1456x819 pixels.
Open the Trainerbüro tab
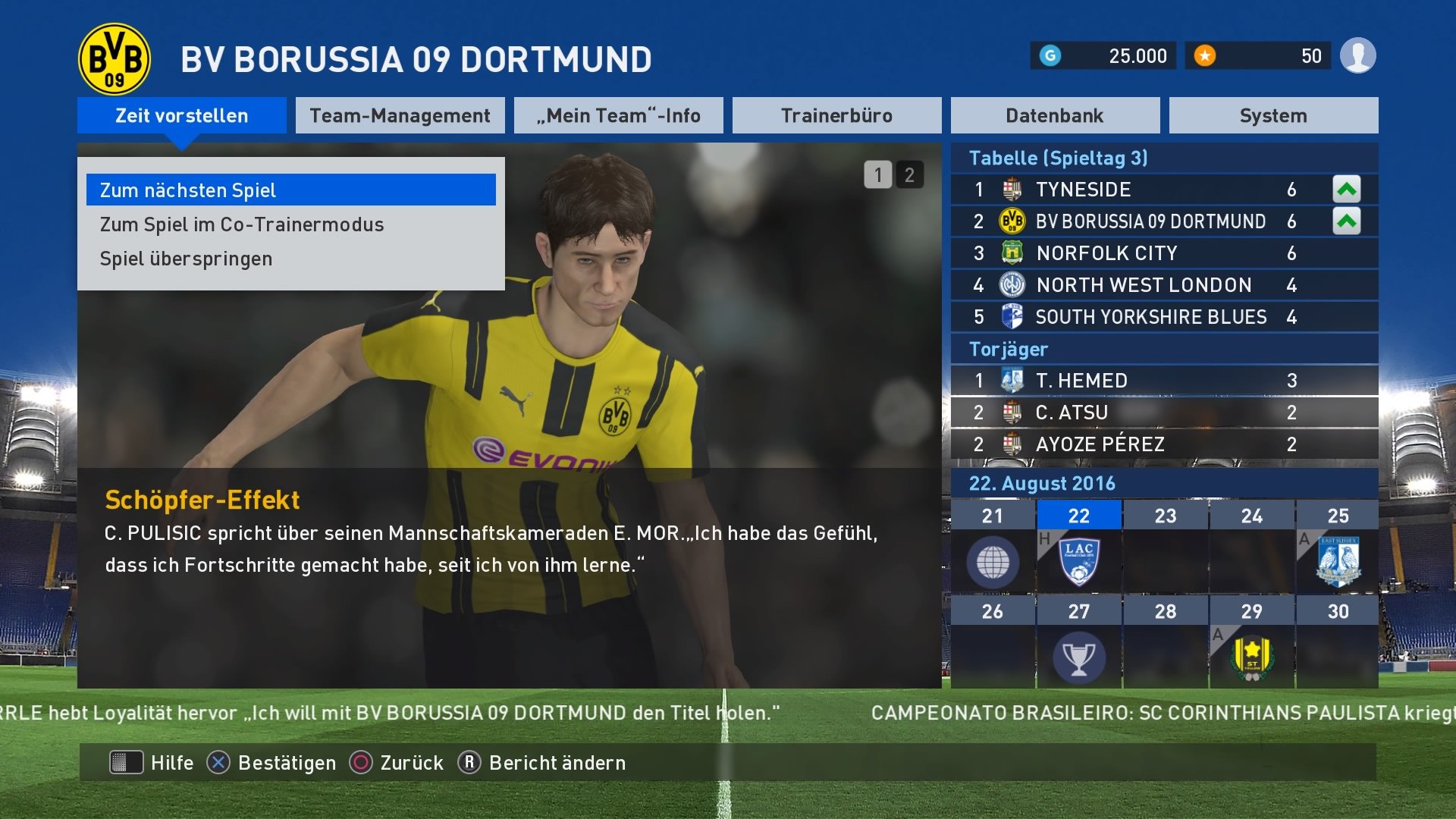pos(837,115)
